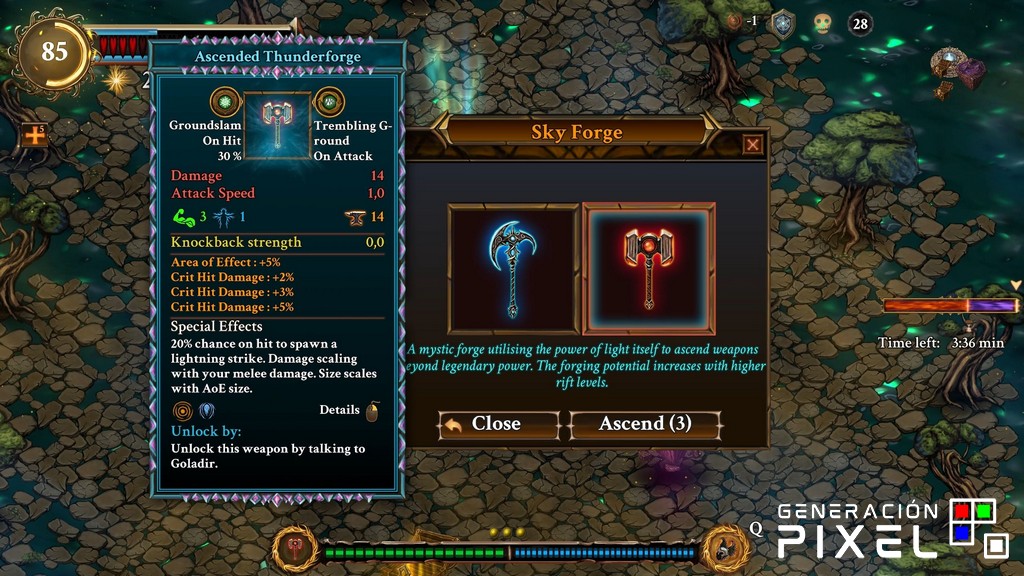Choose the red hammer weapon slot
Image resolution: width=1024 pixels, height=576 pixels.
click(x=649, y=268)
